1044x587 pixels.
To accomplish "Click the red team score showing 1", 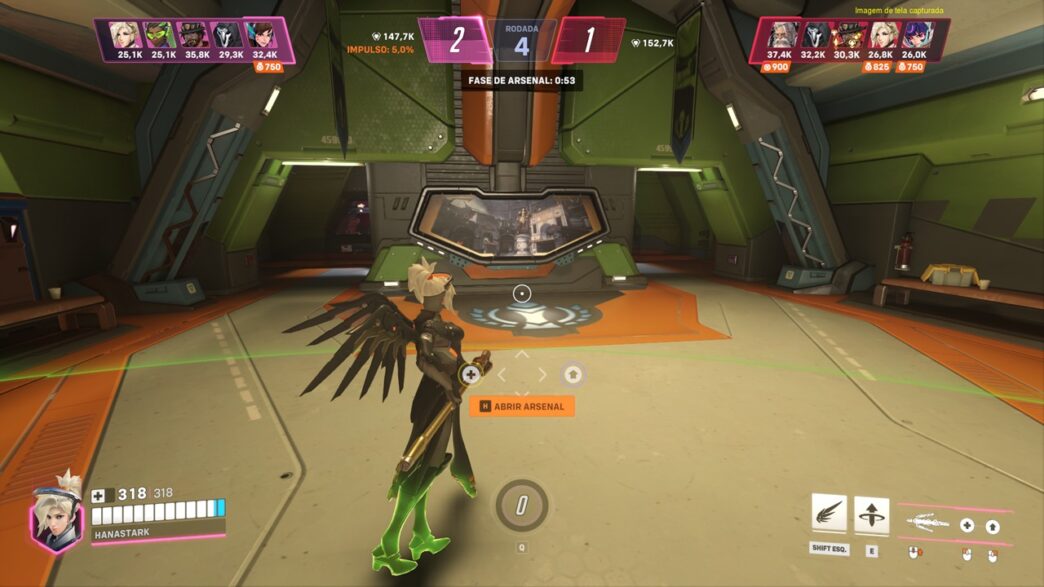I will coord(588,40).
